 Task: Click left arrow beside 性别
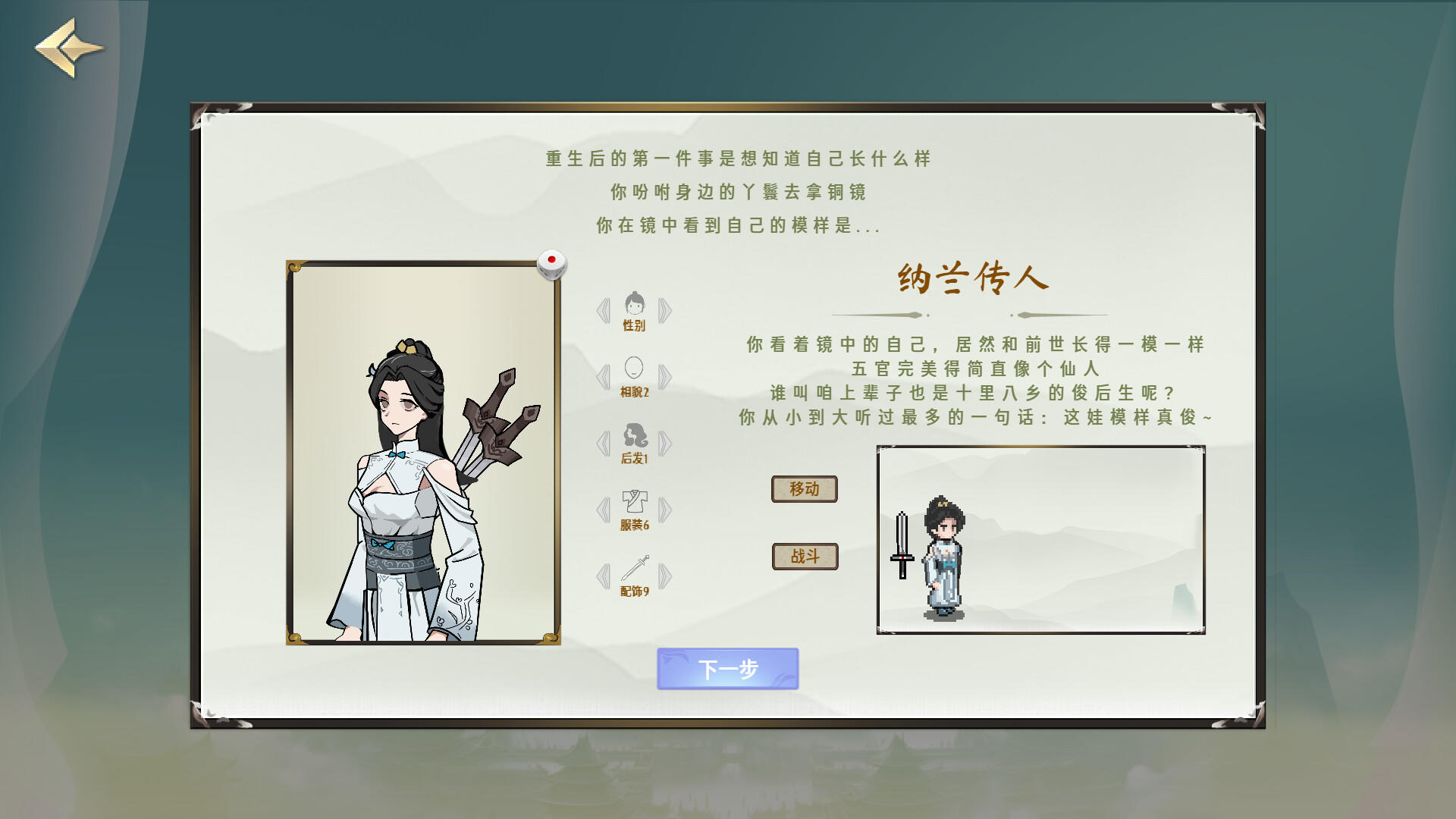[x=604, y=311]
